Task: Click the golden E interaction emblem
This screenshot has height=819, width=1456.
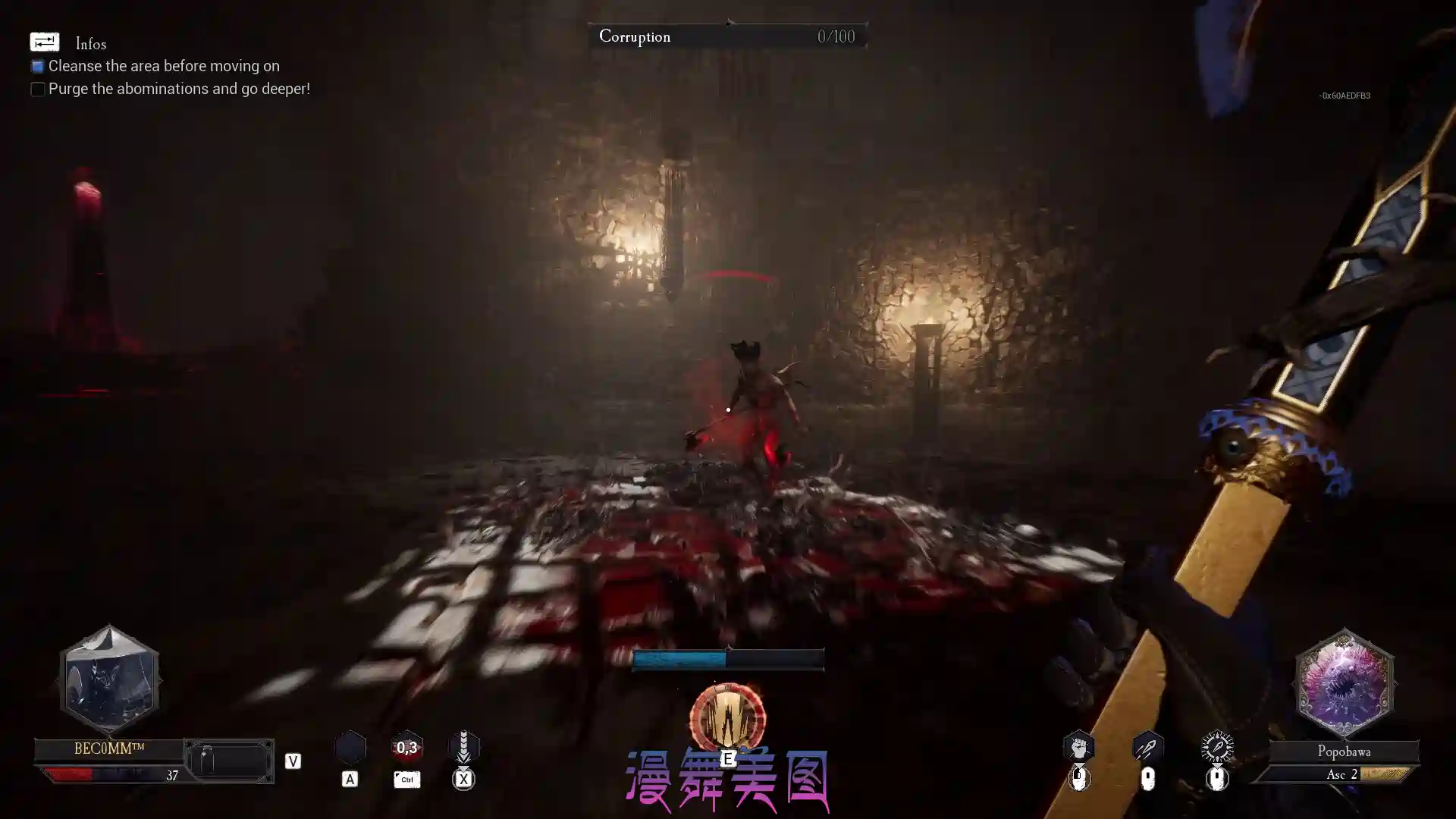Action: (x=727, y=716)
